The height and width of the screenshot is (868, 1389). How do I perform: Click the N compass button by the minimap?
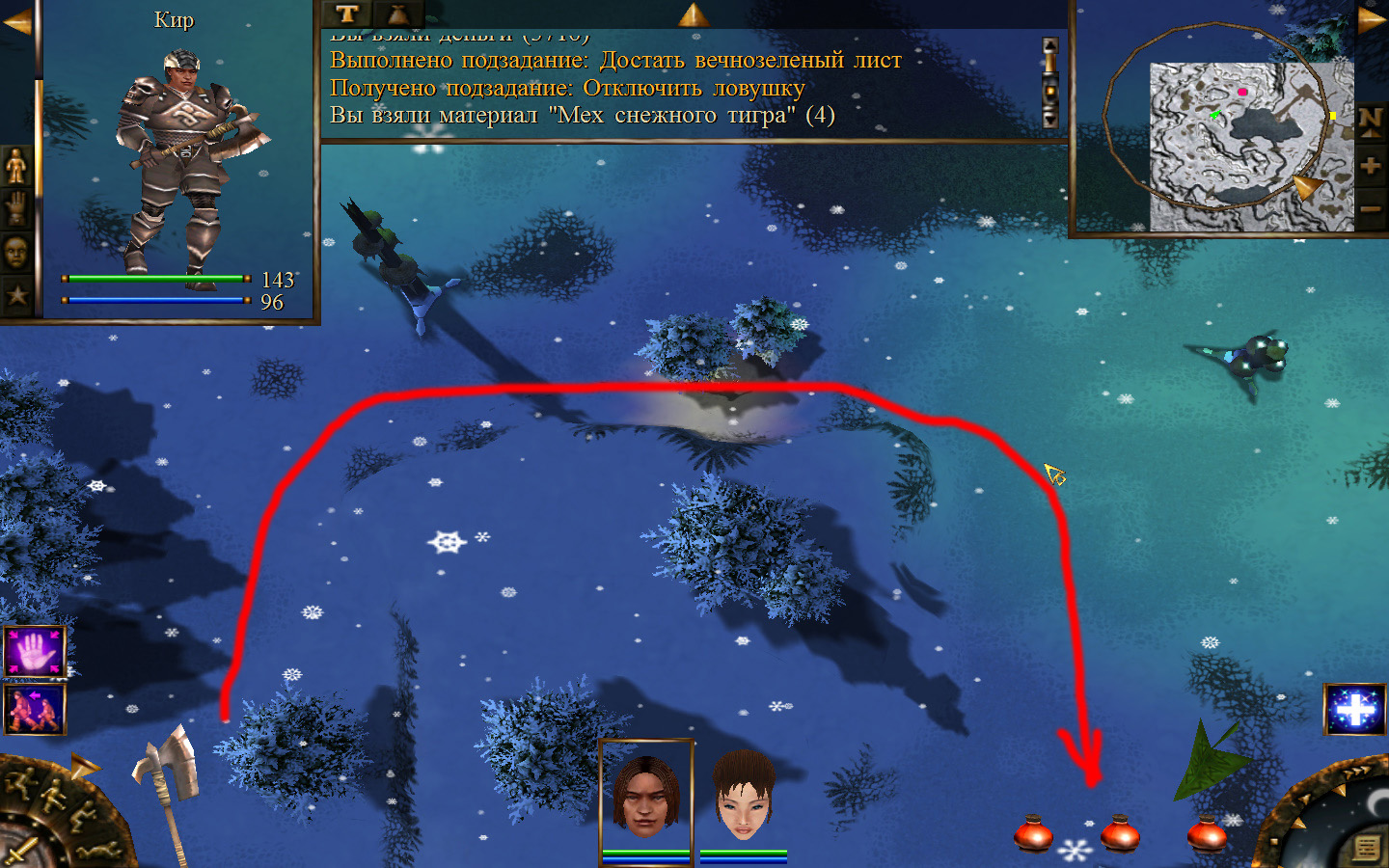(1371, 122)
